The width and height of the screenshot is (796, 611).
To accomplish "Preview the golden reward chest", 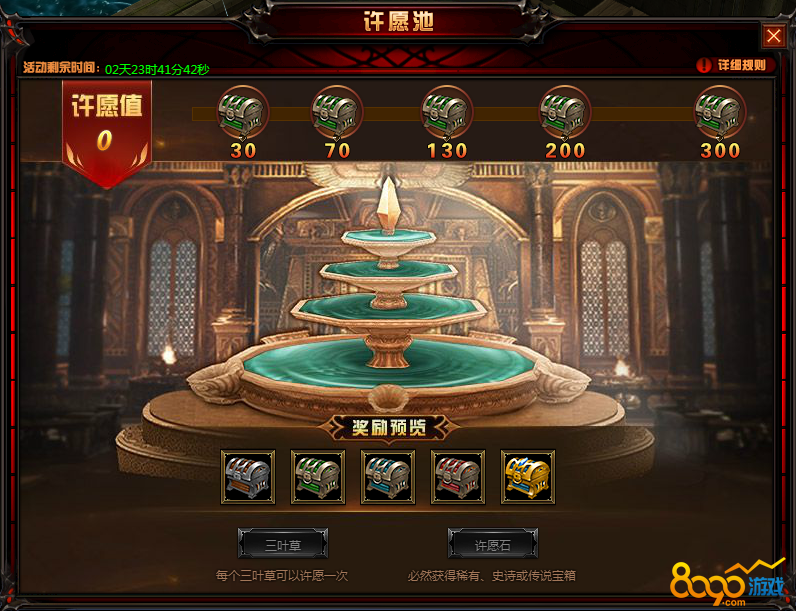I will tap(528, 477).
